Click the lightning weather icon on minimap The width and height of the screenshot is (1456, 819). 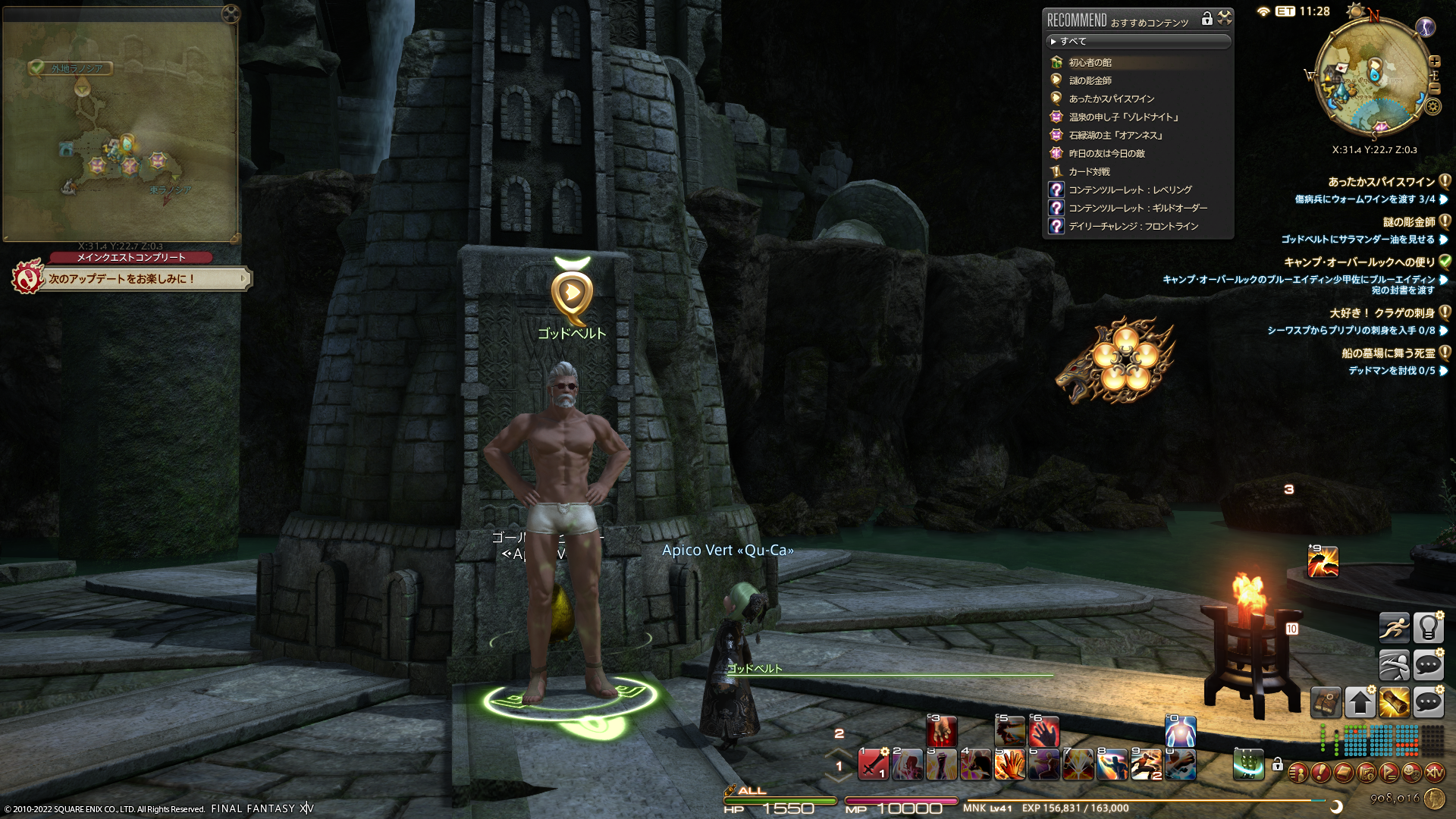pos(1426,28)
